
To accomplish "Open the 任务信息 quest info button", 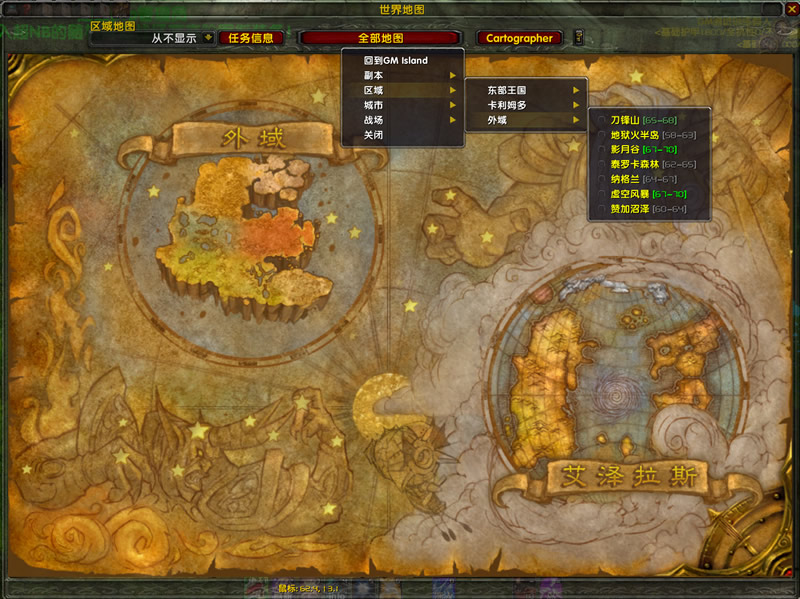I will [250, 38].
